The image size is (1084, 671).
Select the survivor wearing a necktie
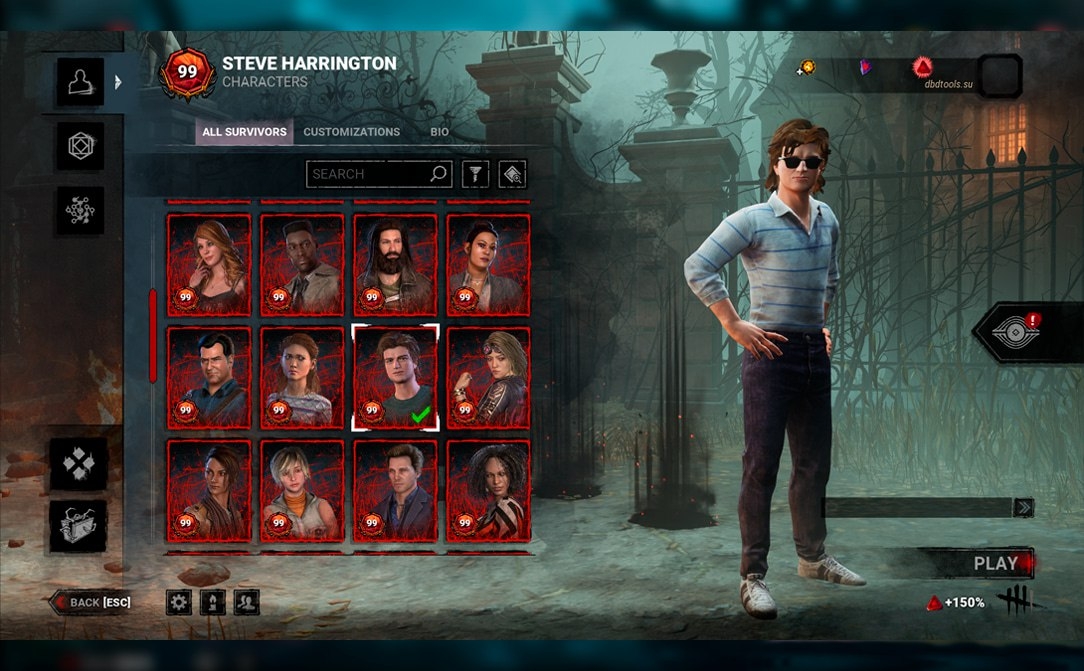302,264
